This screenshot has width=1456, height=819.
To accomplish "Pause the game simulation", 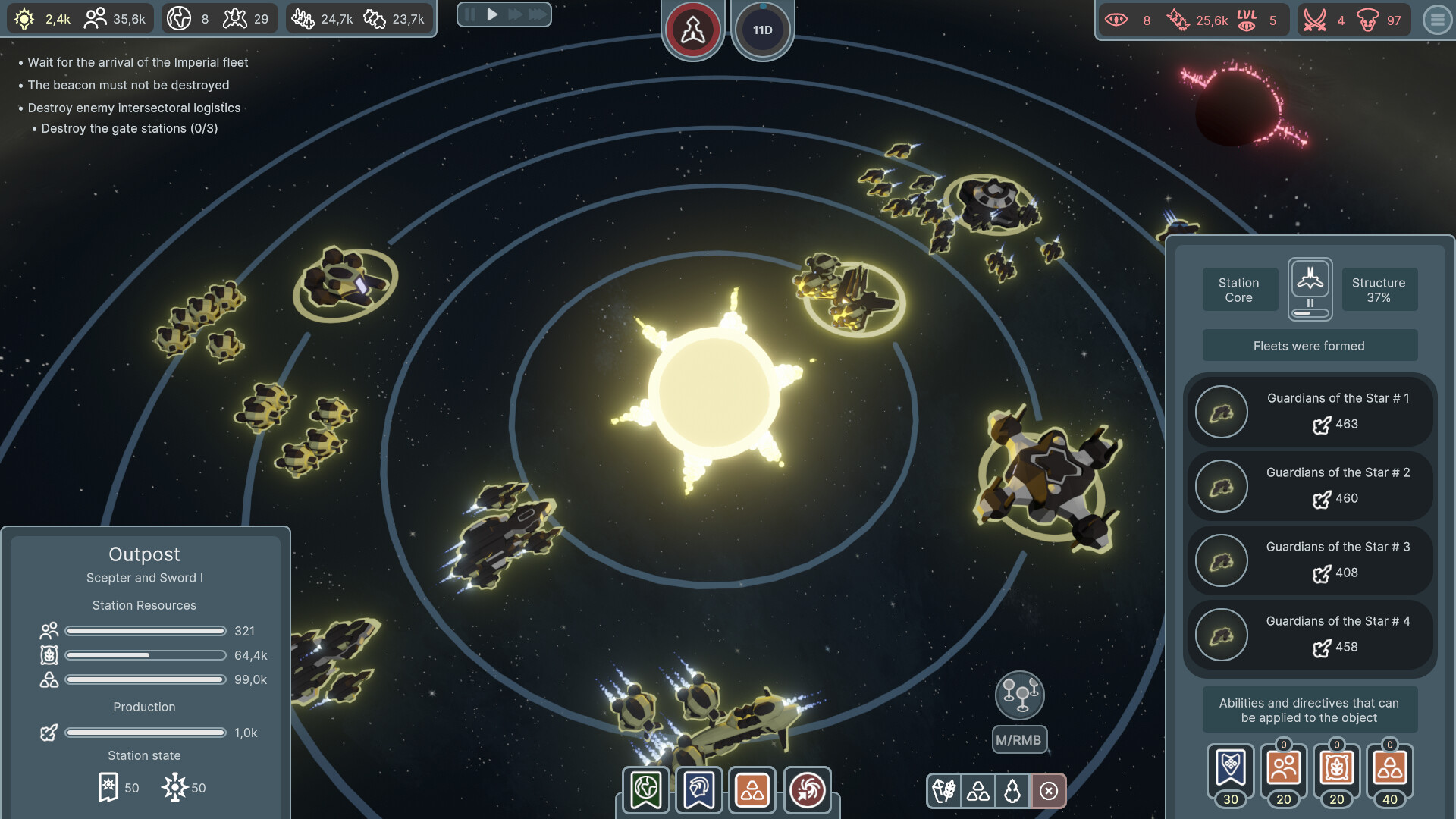I will click(470, 14).
